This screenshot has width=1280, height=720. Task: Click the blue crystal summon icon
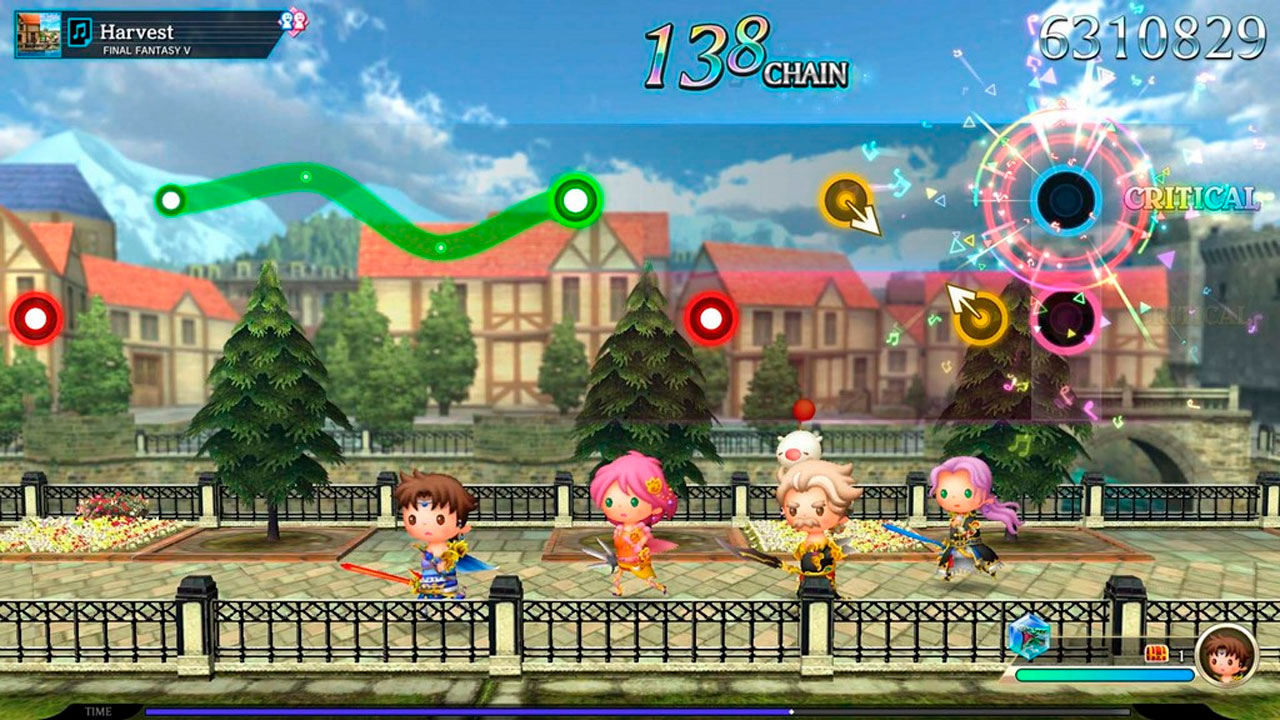(x=1027, y=636)
